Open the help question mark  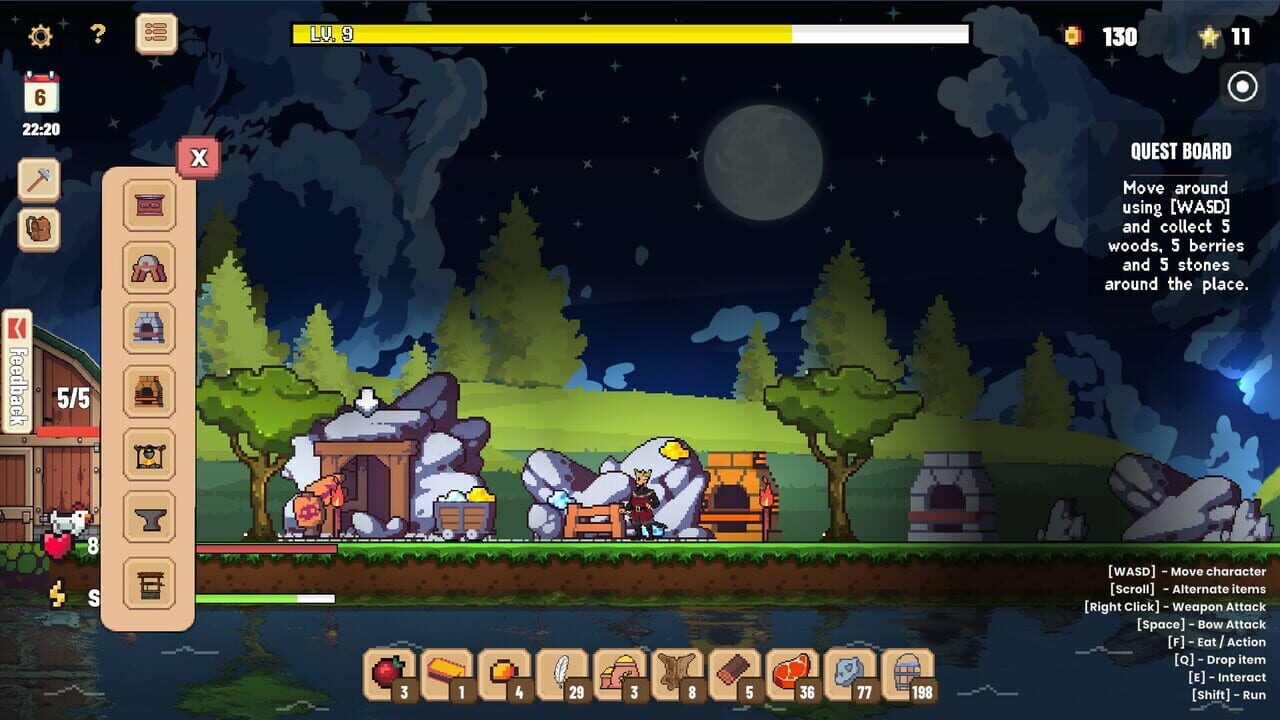pyautogui.click(x=95, y=33)
